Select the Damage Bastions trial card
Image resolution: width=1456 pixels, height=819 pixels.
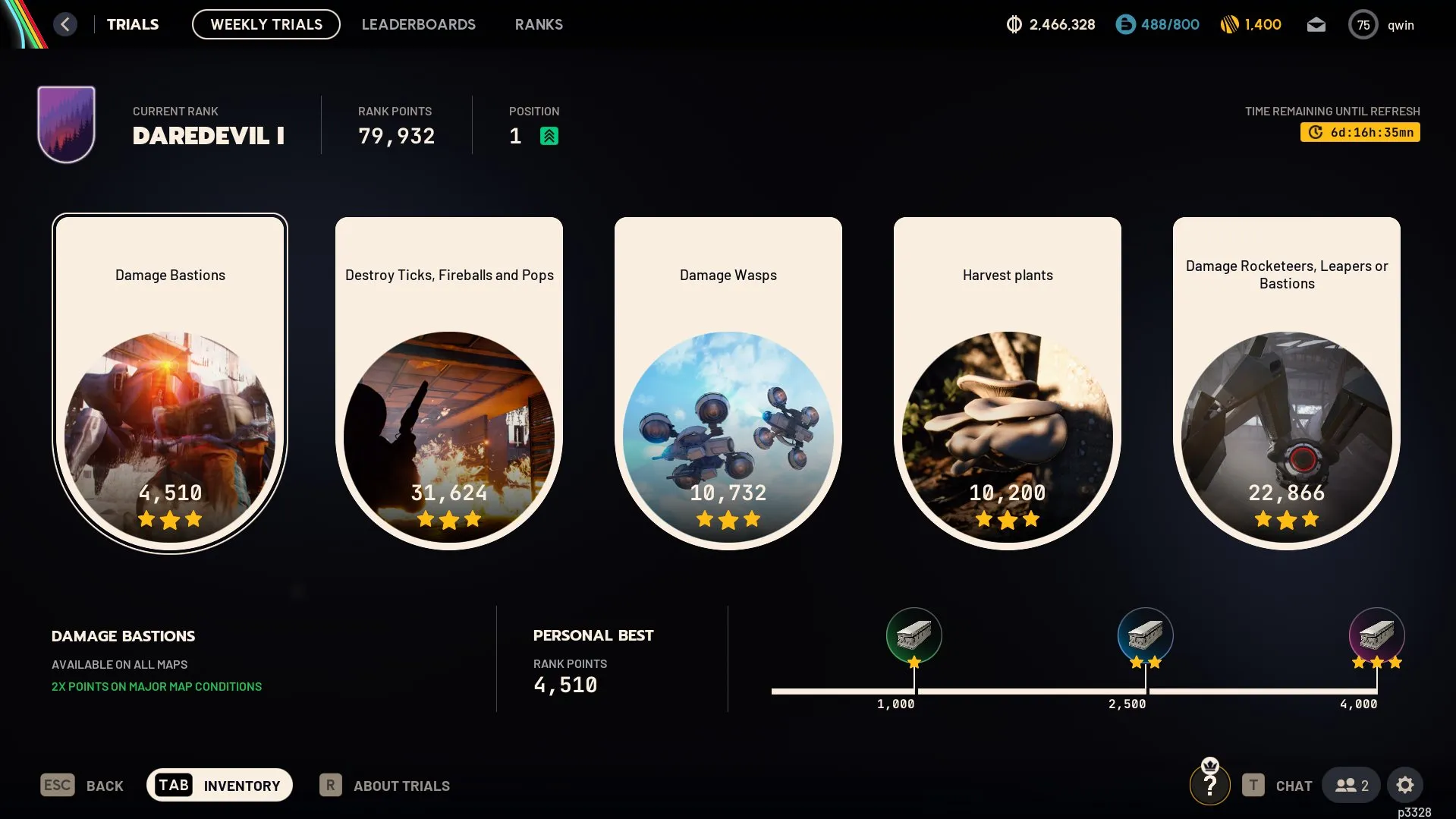click(170, 383)
